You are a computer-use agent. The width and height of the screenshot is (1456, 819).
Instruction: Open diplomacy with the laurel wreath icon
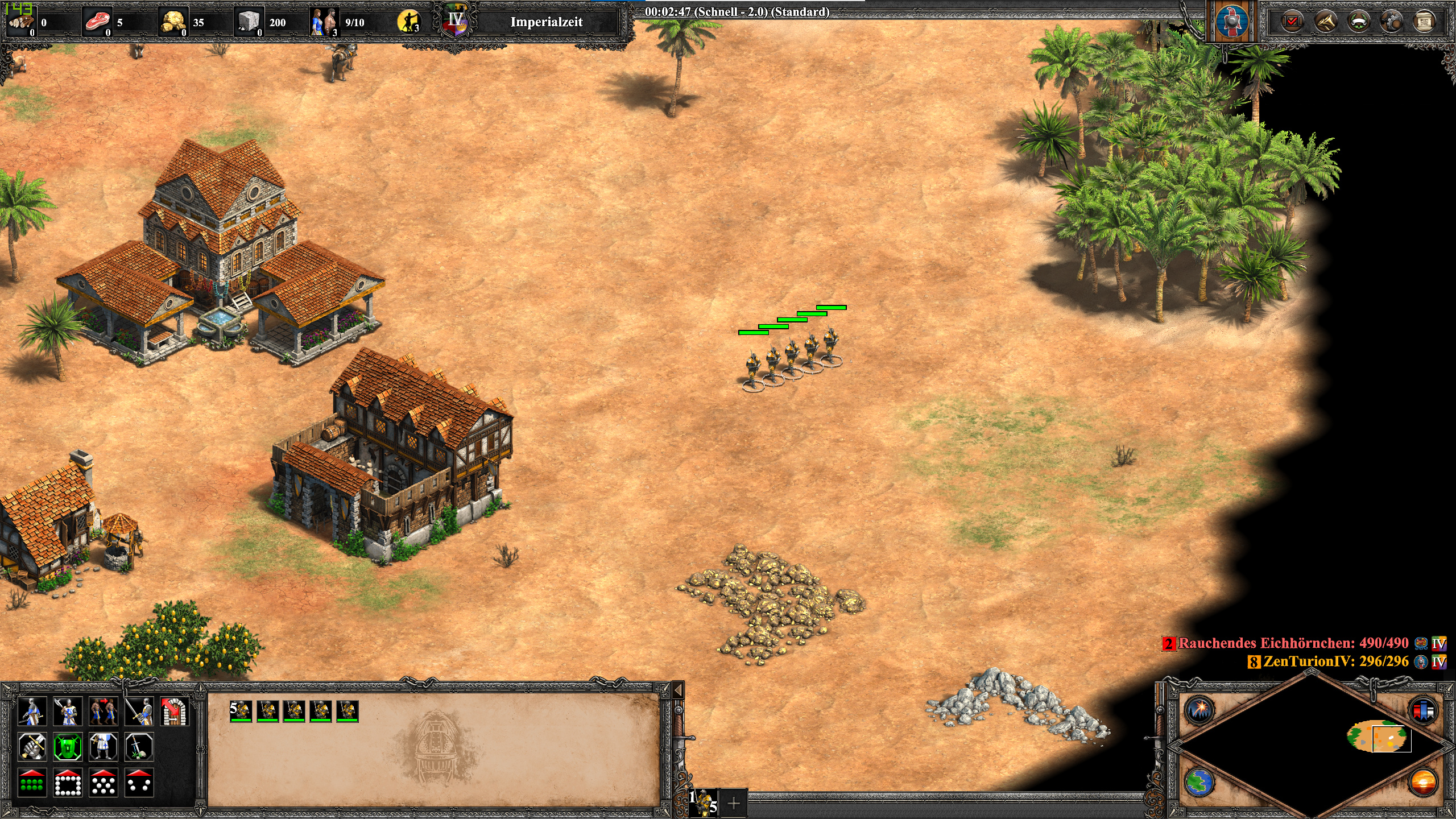[1359, 23]
